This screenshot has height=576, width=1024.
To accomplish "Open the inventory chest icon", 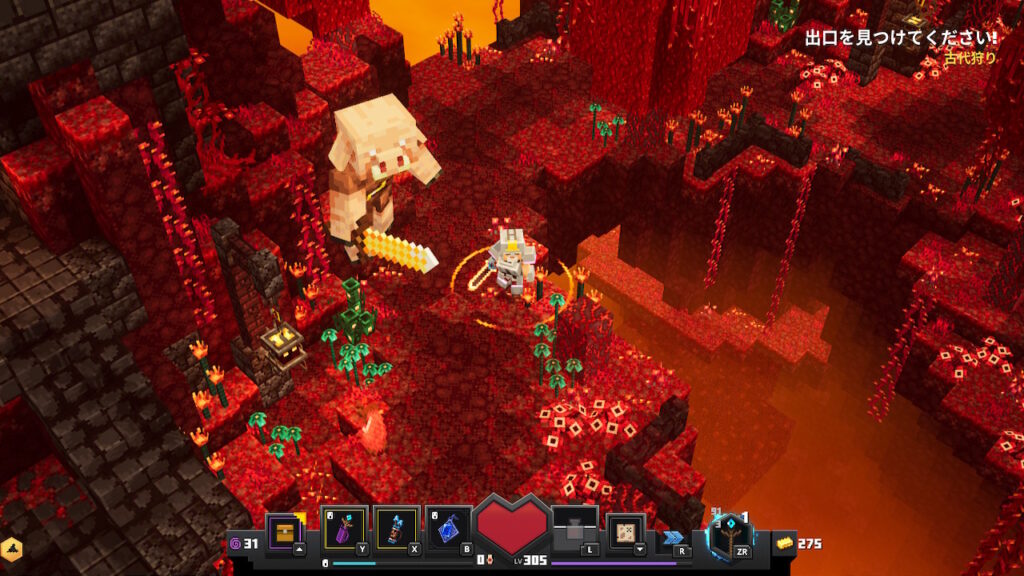I will [x=285, y=529].
